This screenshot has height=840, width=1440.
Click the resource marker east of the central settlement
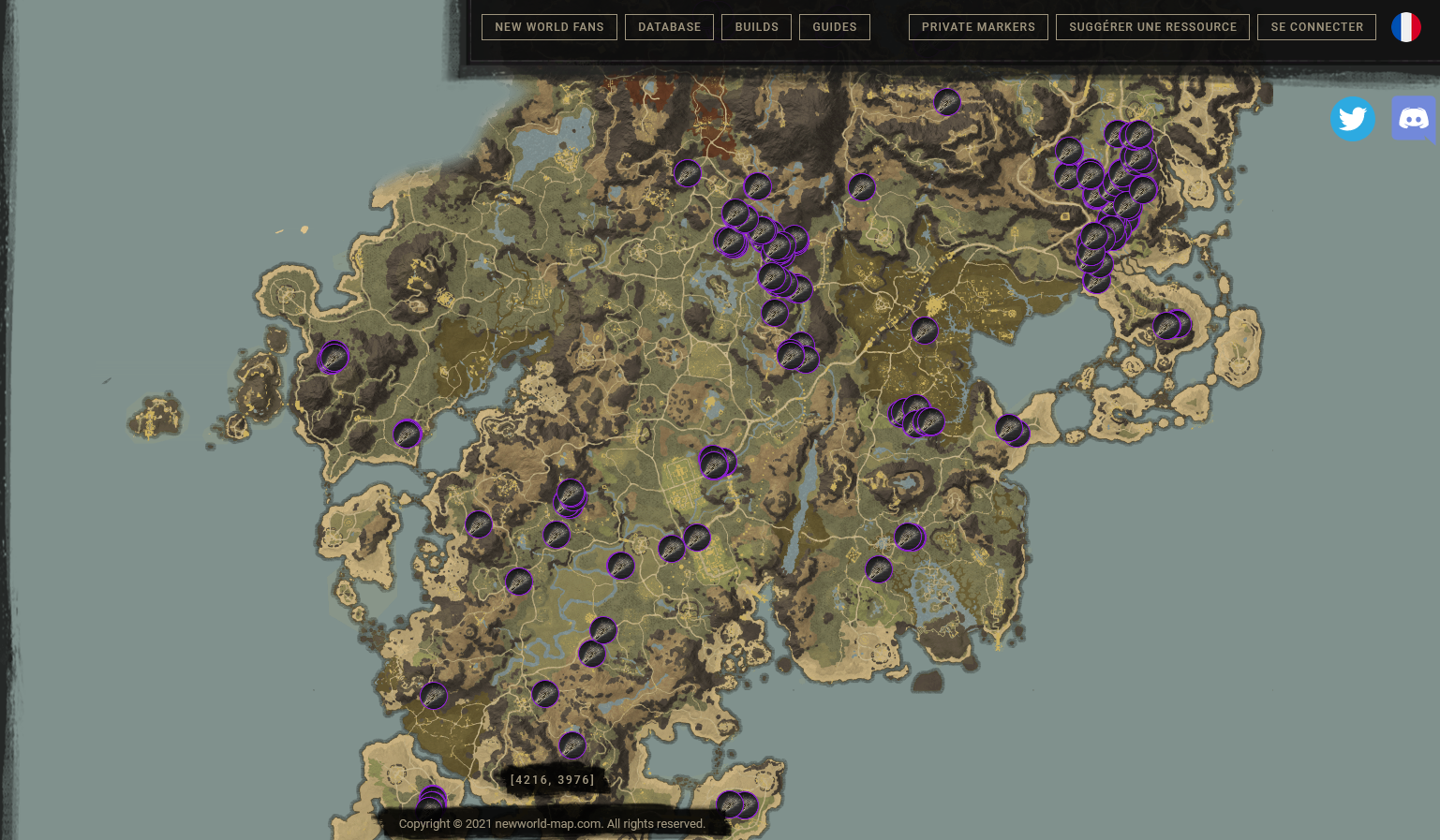[714, 462]
